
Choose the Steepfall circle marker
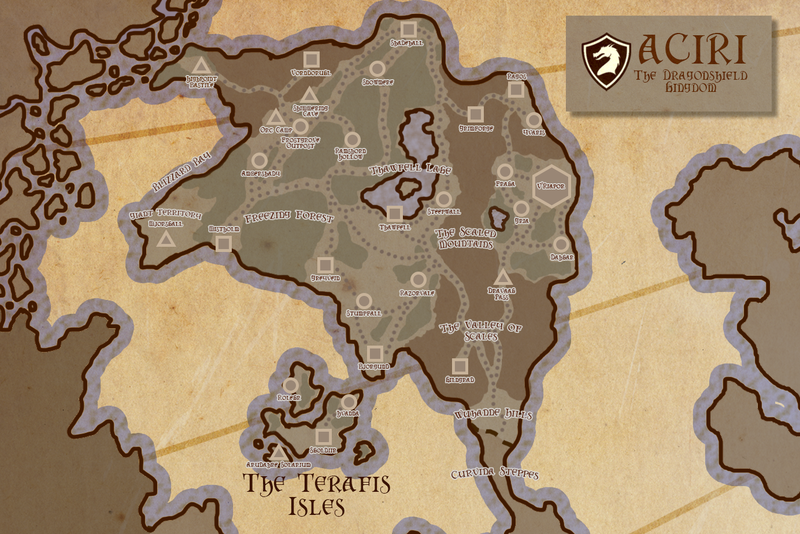click(443, 198)
